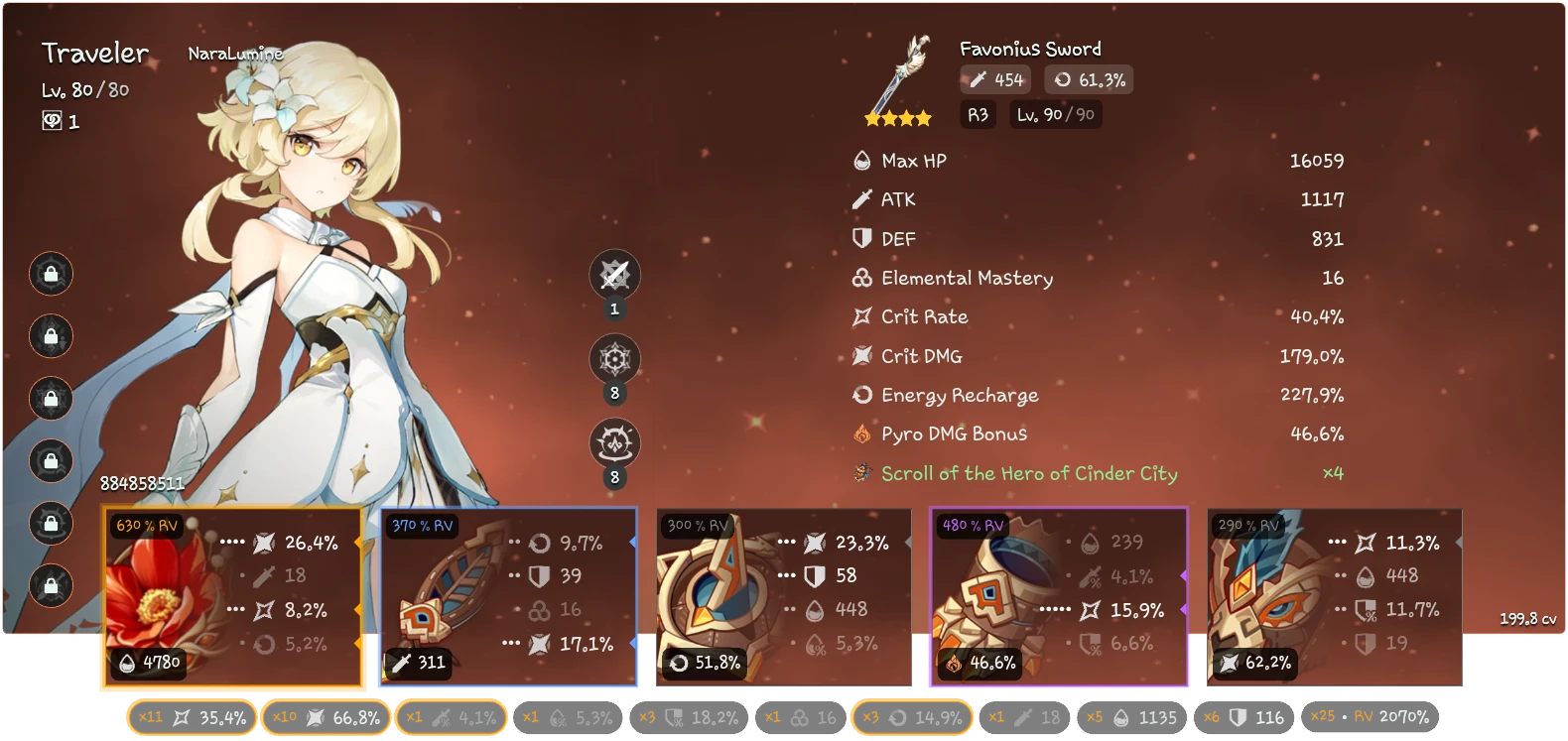Screen dimensions: 1568x741
Task: Toggle the topmost lock on the left sidebar
Action: coord(51,275)
